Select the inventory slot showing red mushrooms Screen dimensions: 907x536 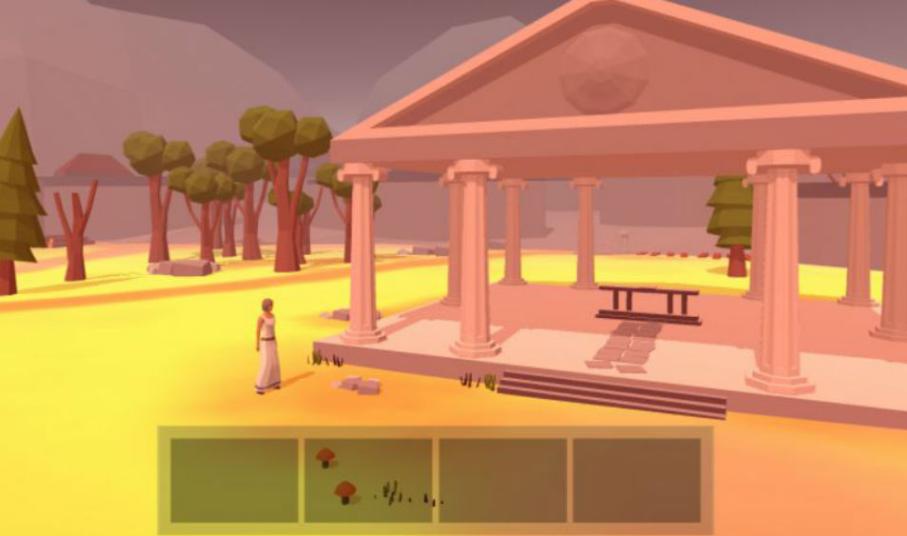click(x=368, y=480)
